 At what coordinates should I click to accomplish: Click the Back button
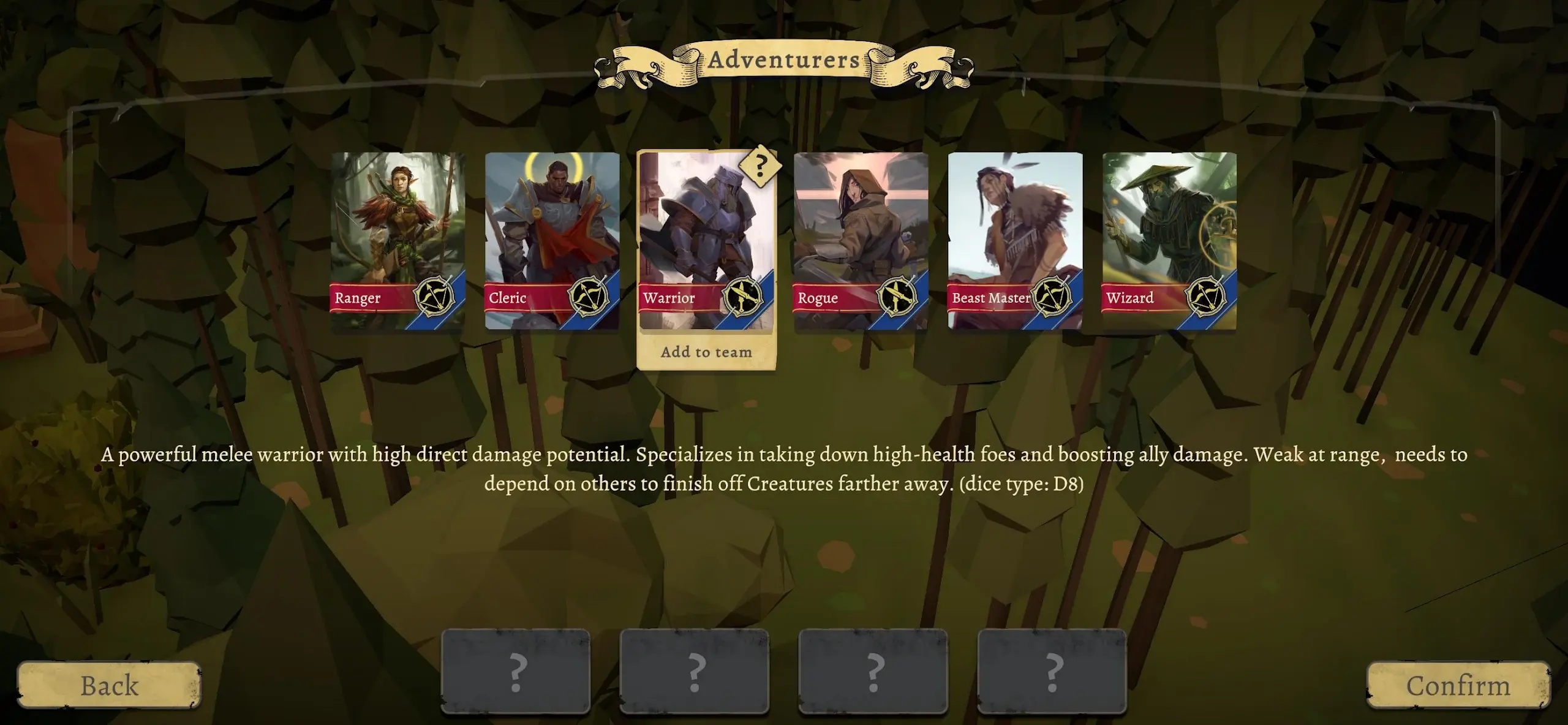[x=109, y=686]
